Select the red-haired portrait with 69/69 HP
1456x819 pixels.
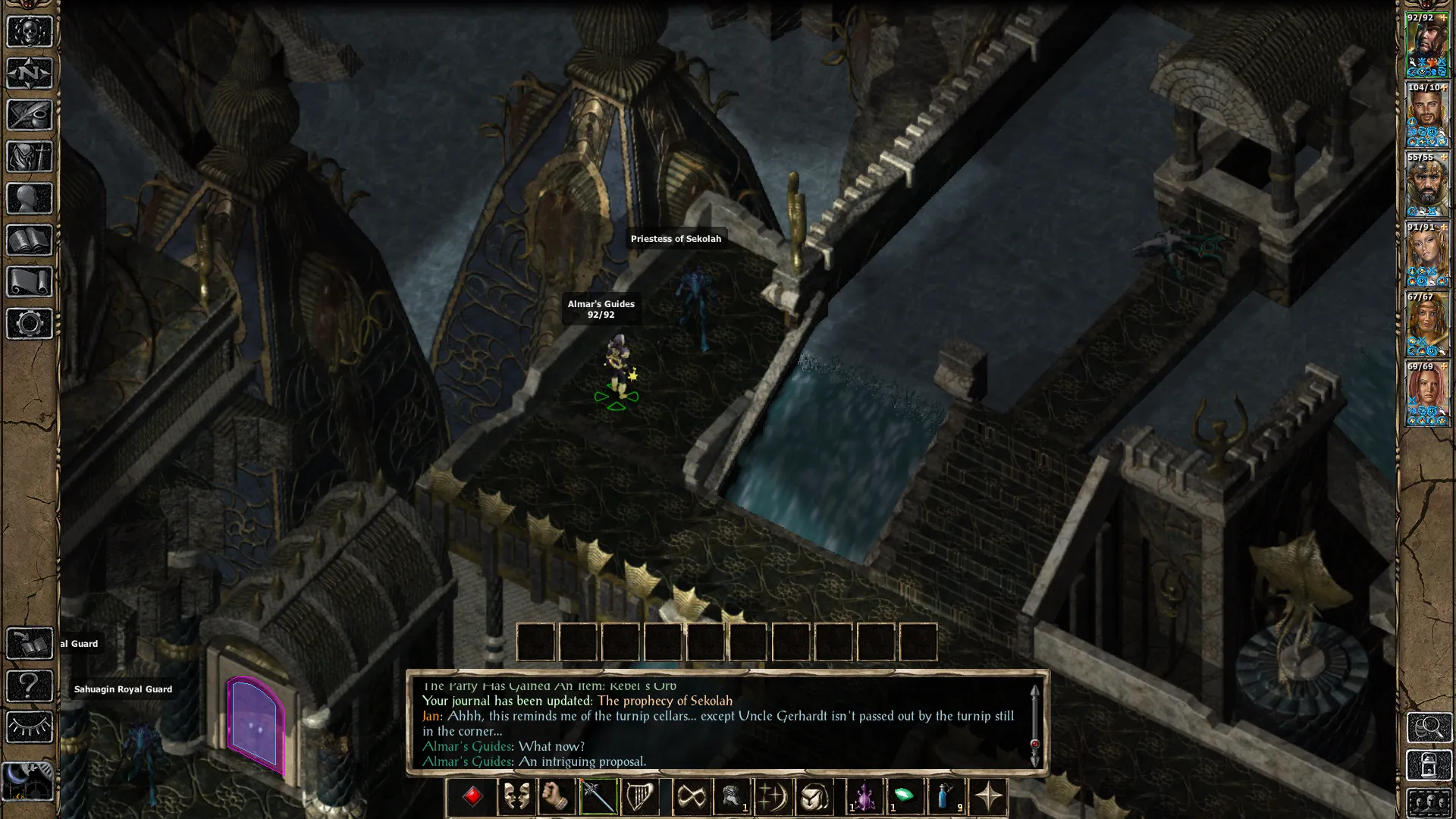coord(1427,394)
